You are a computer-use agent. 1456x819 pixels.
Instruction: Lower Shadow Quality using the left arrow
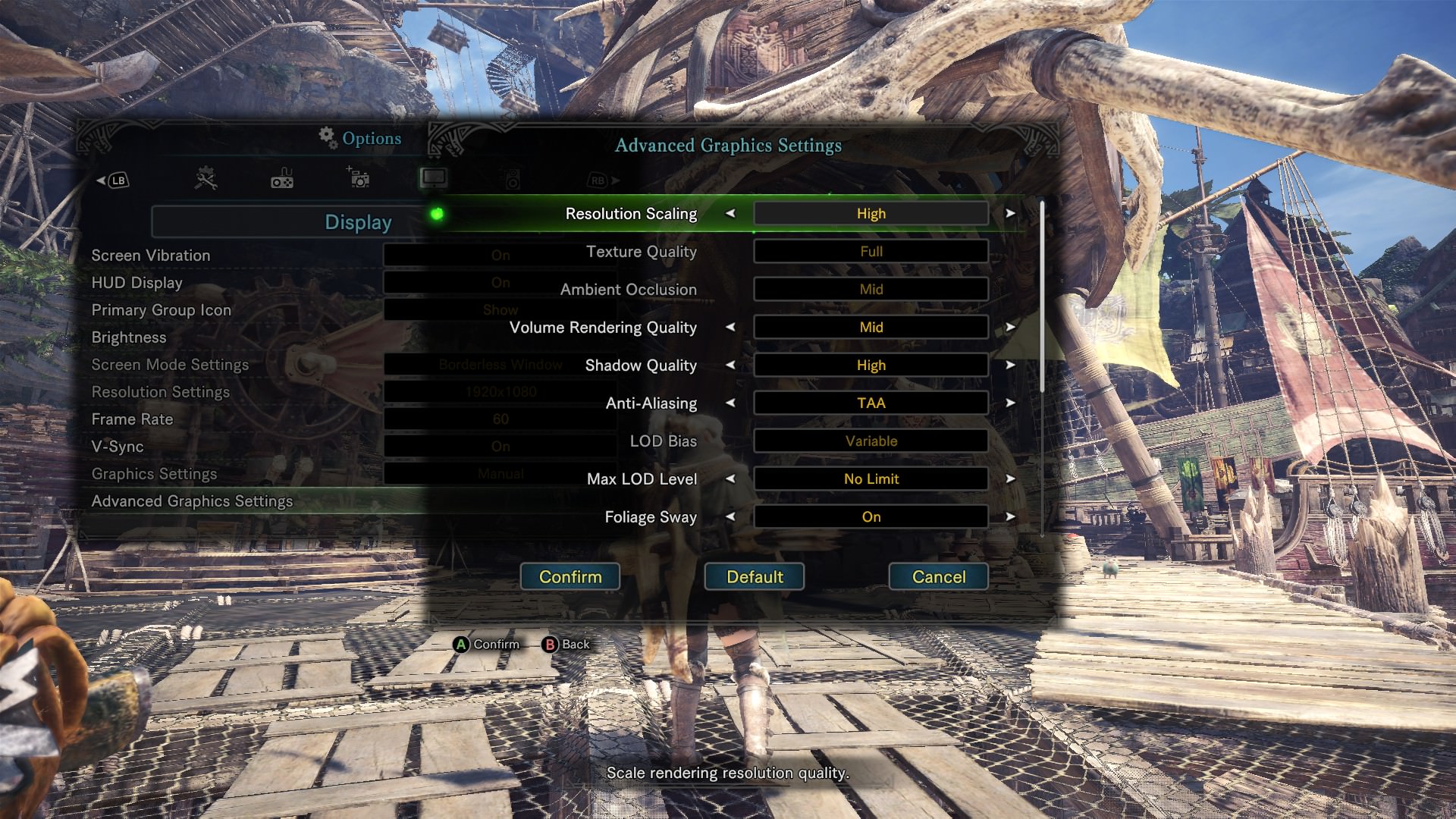point(730,366)
